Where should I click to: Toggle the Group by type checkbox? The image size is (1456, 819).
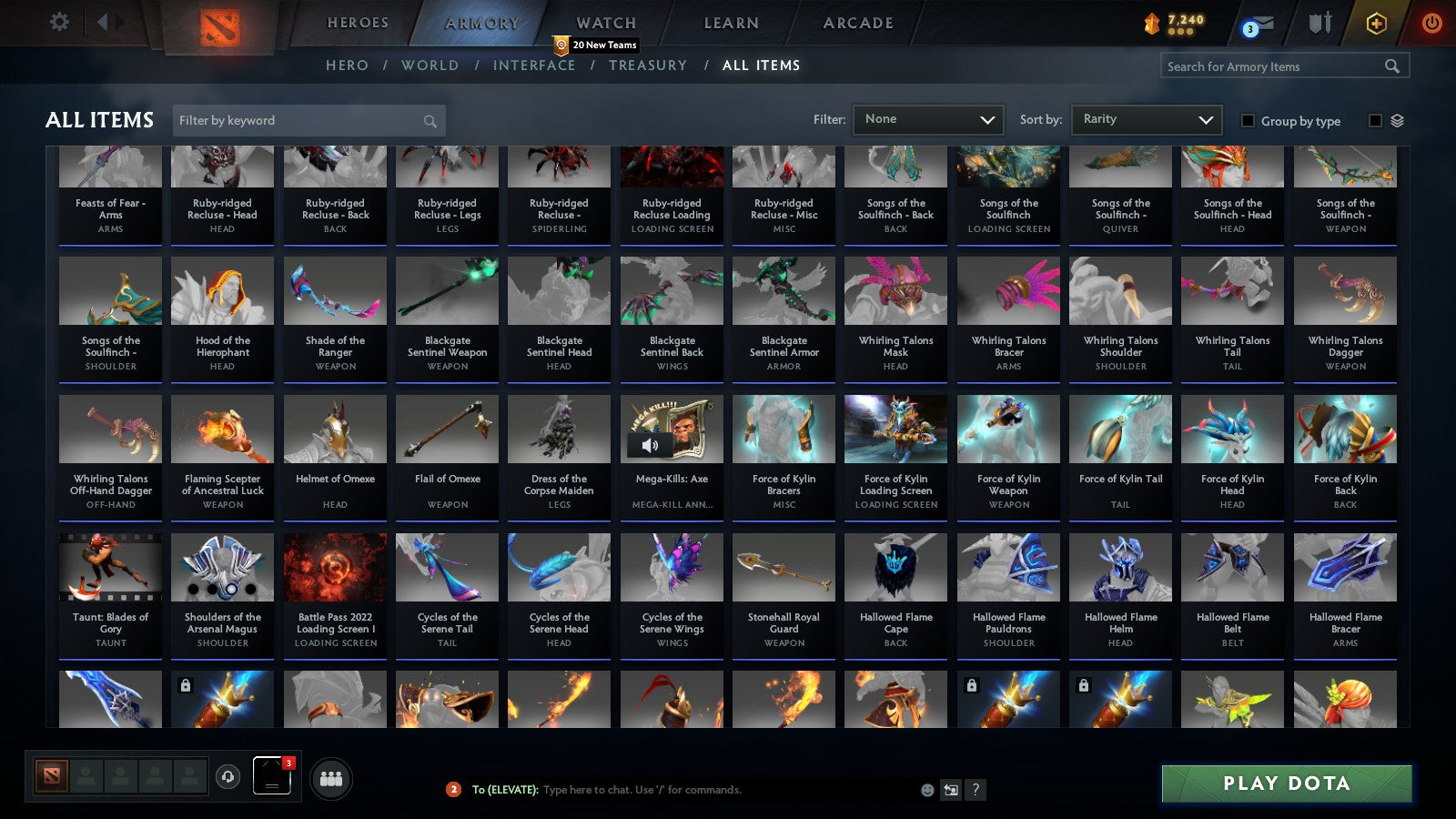pyautogui.click(x=1249, y=121)
